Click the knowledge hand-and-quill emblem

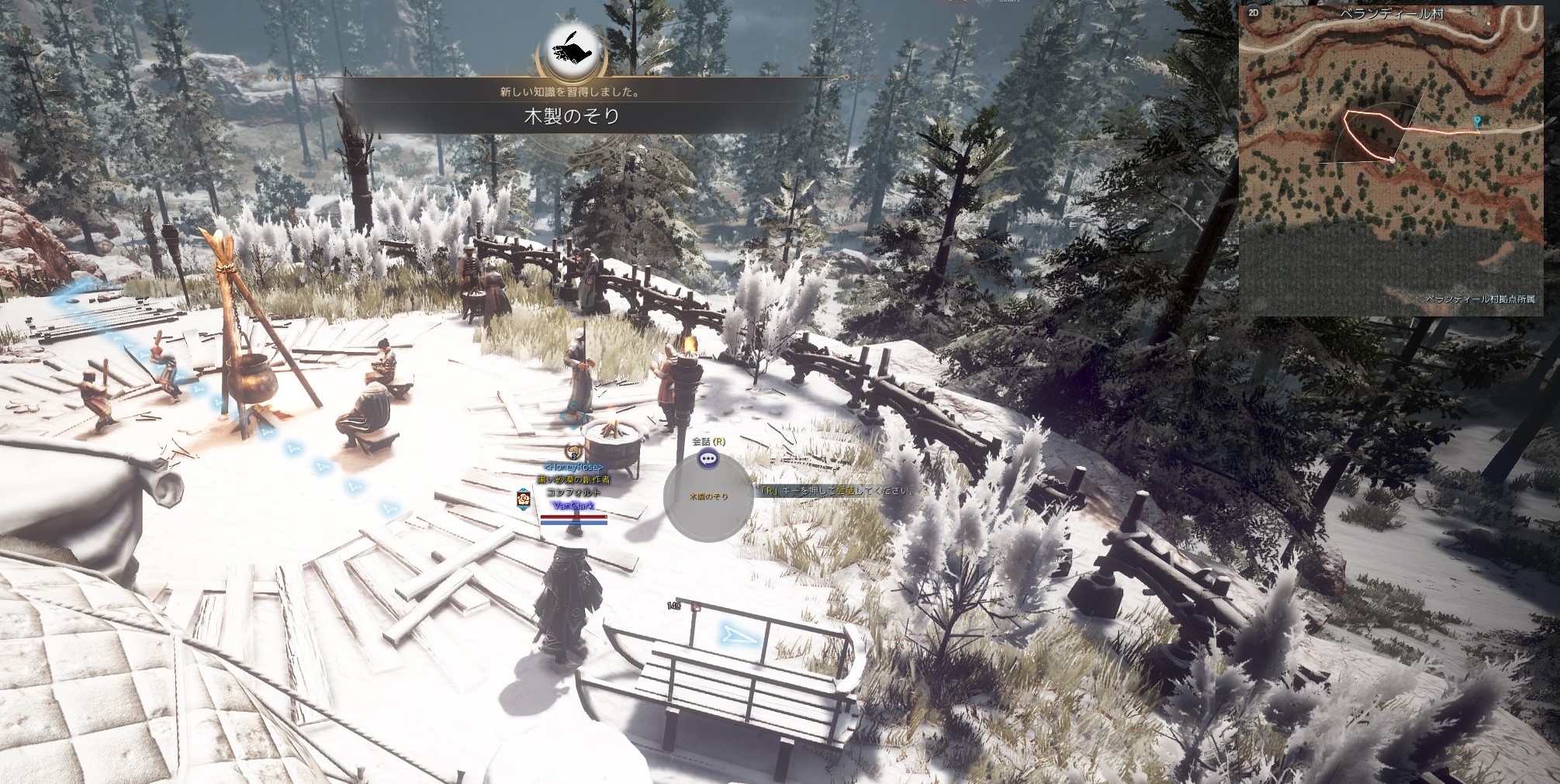(572, 51)
